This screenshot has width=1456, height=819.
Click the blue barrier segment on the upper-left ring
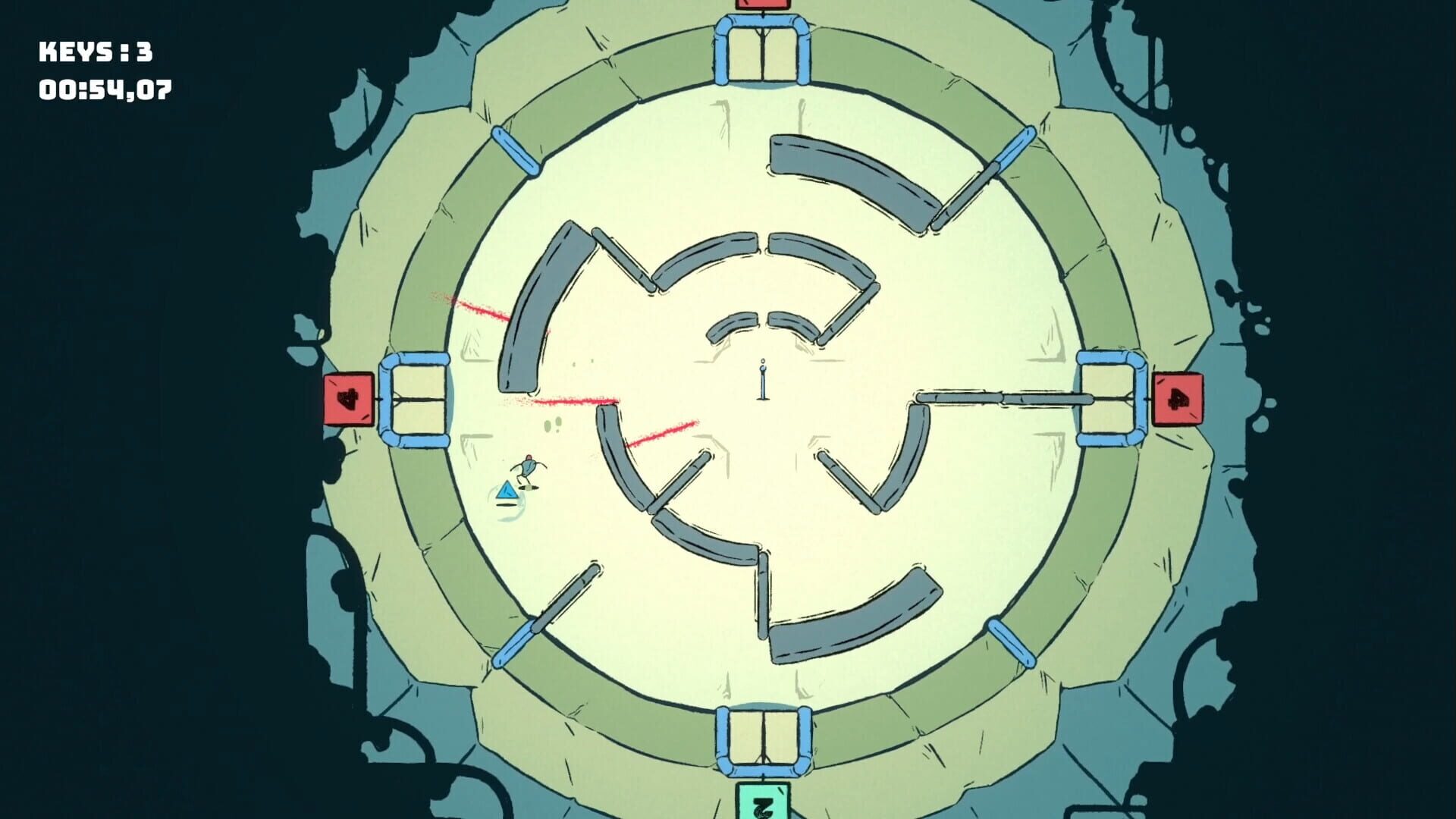click(516, 152)
